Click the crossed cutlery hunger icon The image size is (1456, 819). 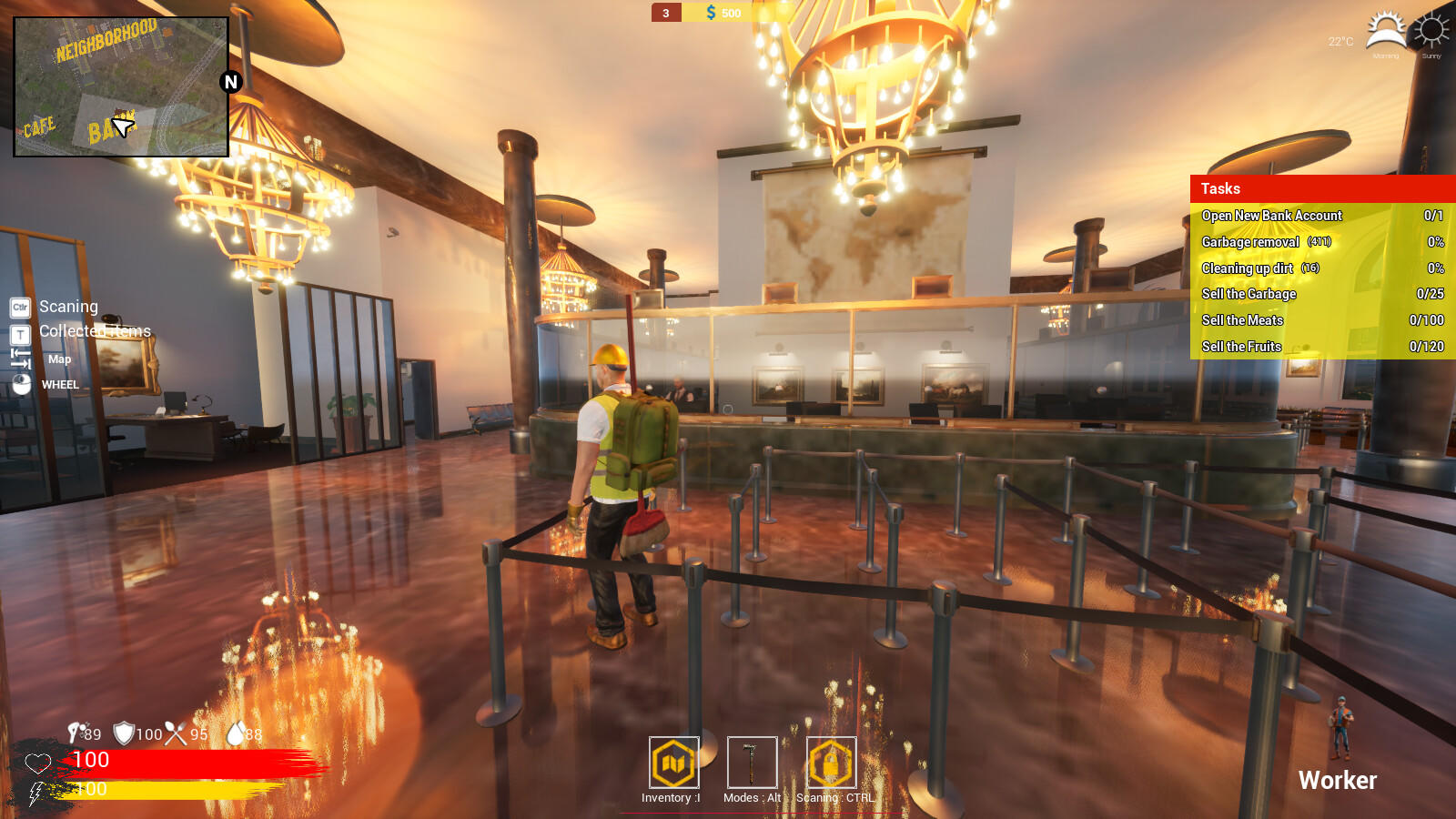click(173, 733)
